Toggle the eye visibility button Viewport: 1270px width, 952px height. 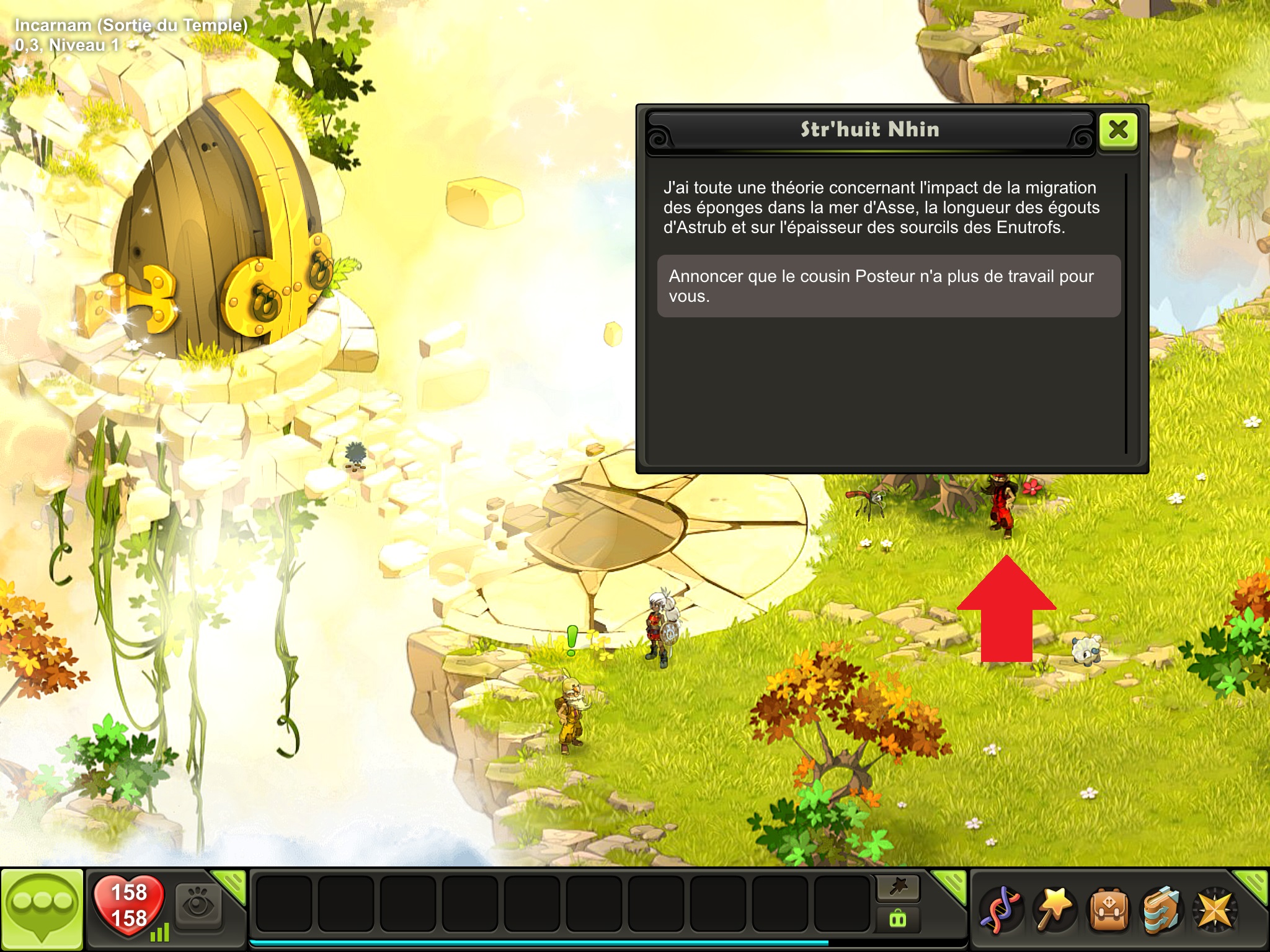(x=198, y=907)
